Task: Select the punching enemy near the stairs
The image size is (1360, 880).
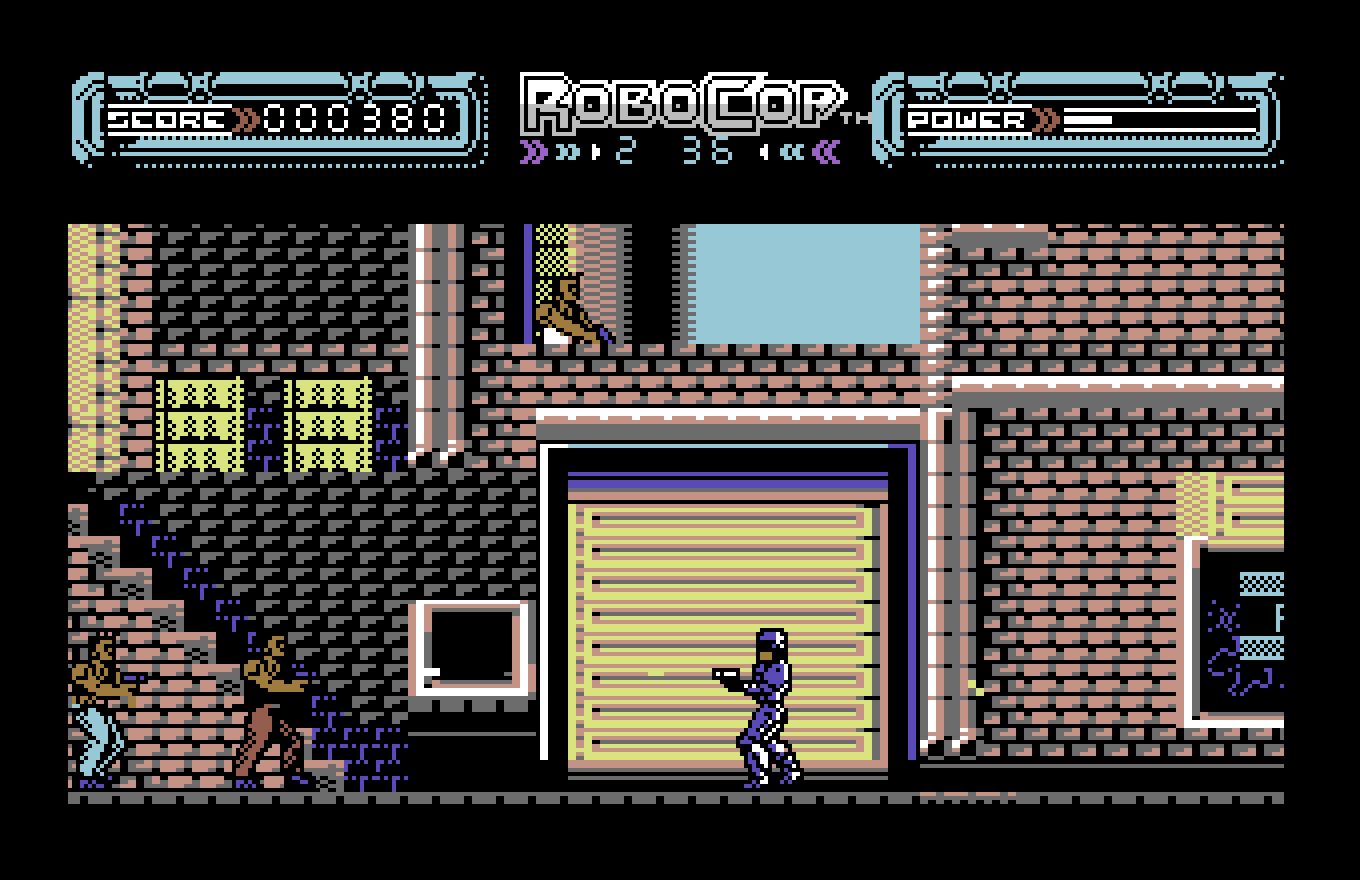Action: pyautogui.click(x=270, y=700)
